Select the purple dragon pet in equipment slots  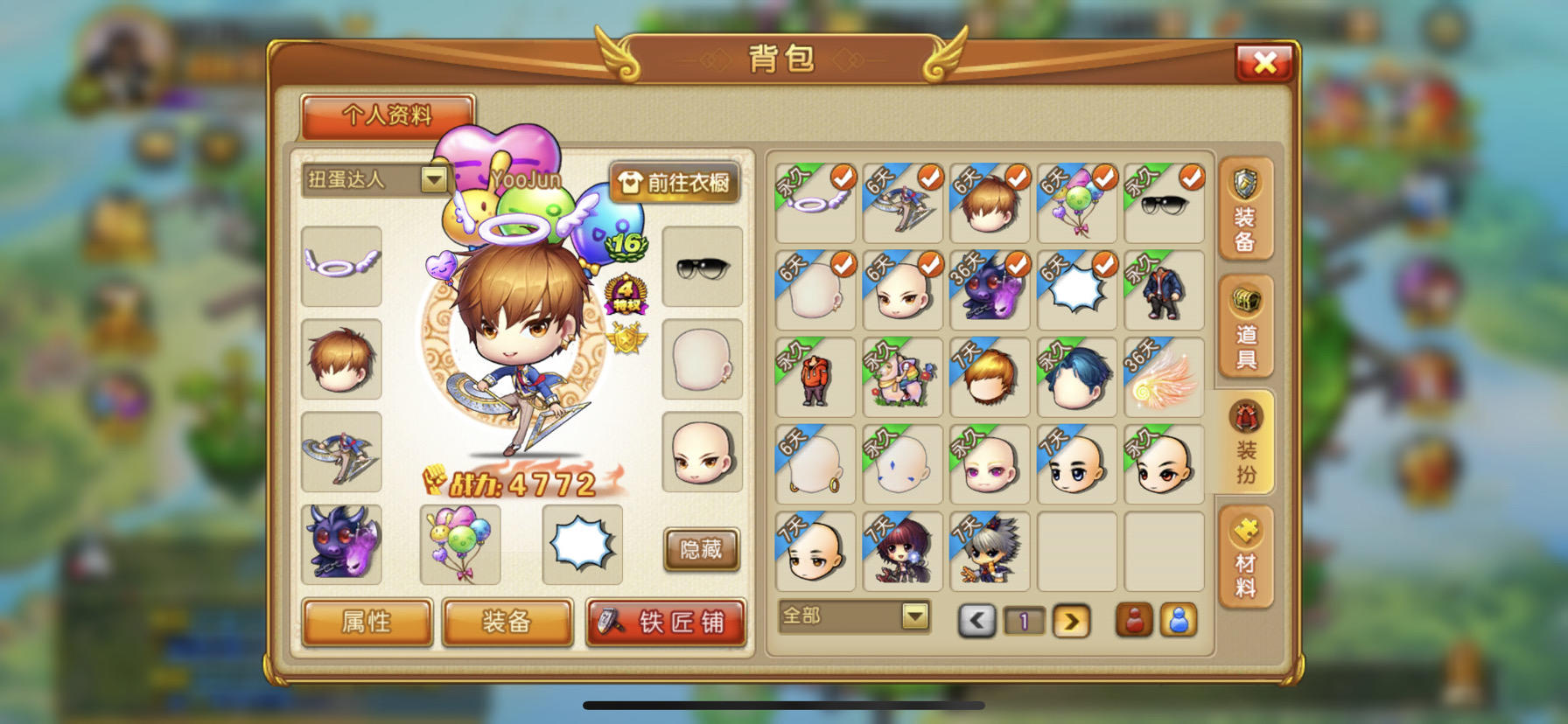pos(341,544)
